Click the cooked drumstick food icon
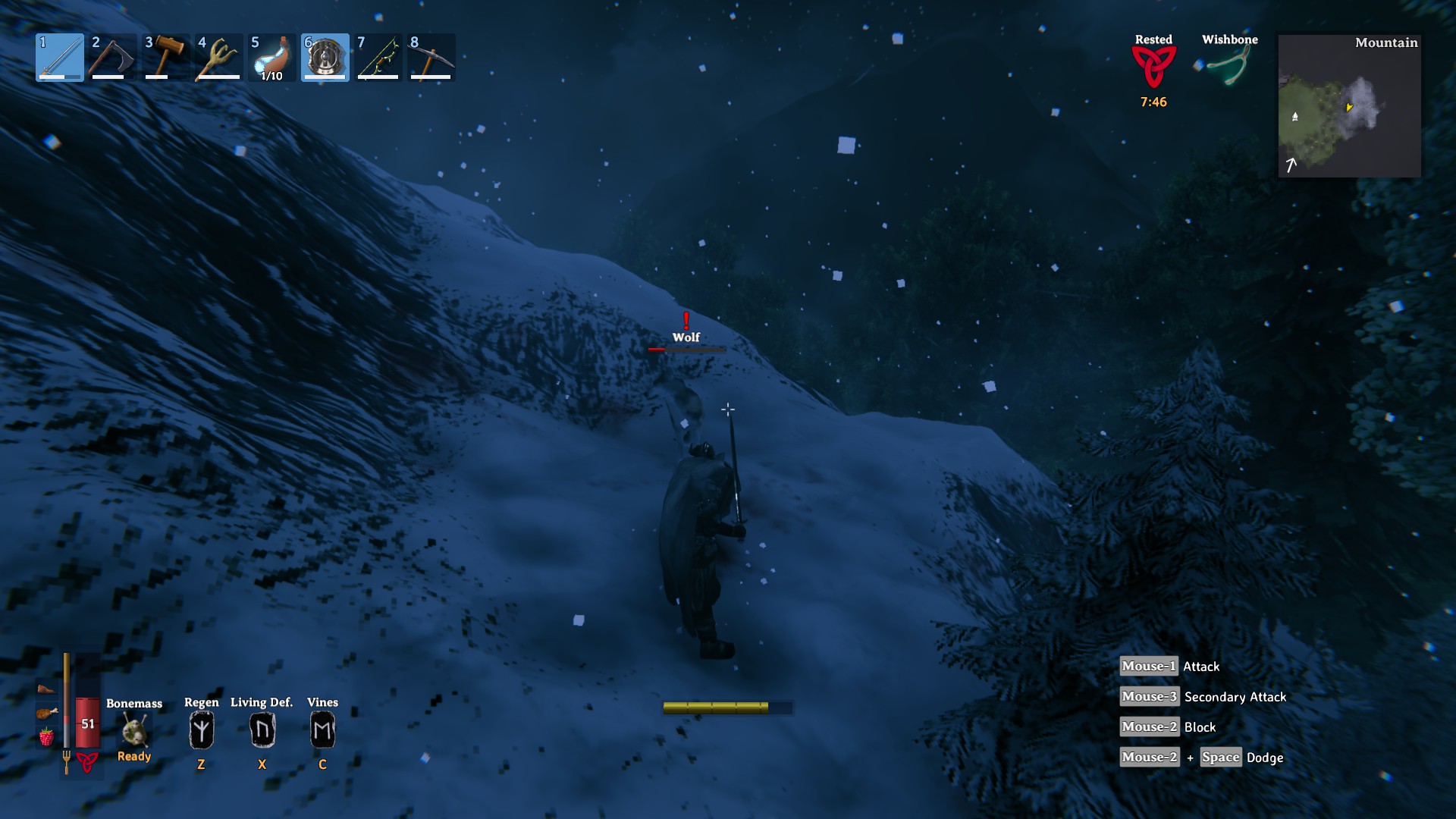Screen dimensions: 1456x819 click(x=46, y=713)
